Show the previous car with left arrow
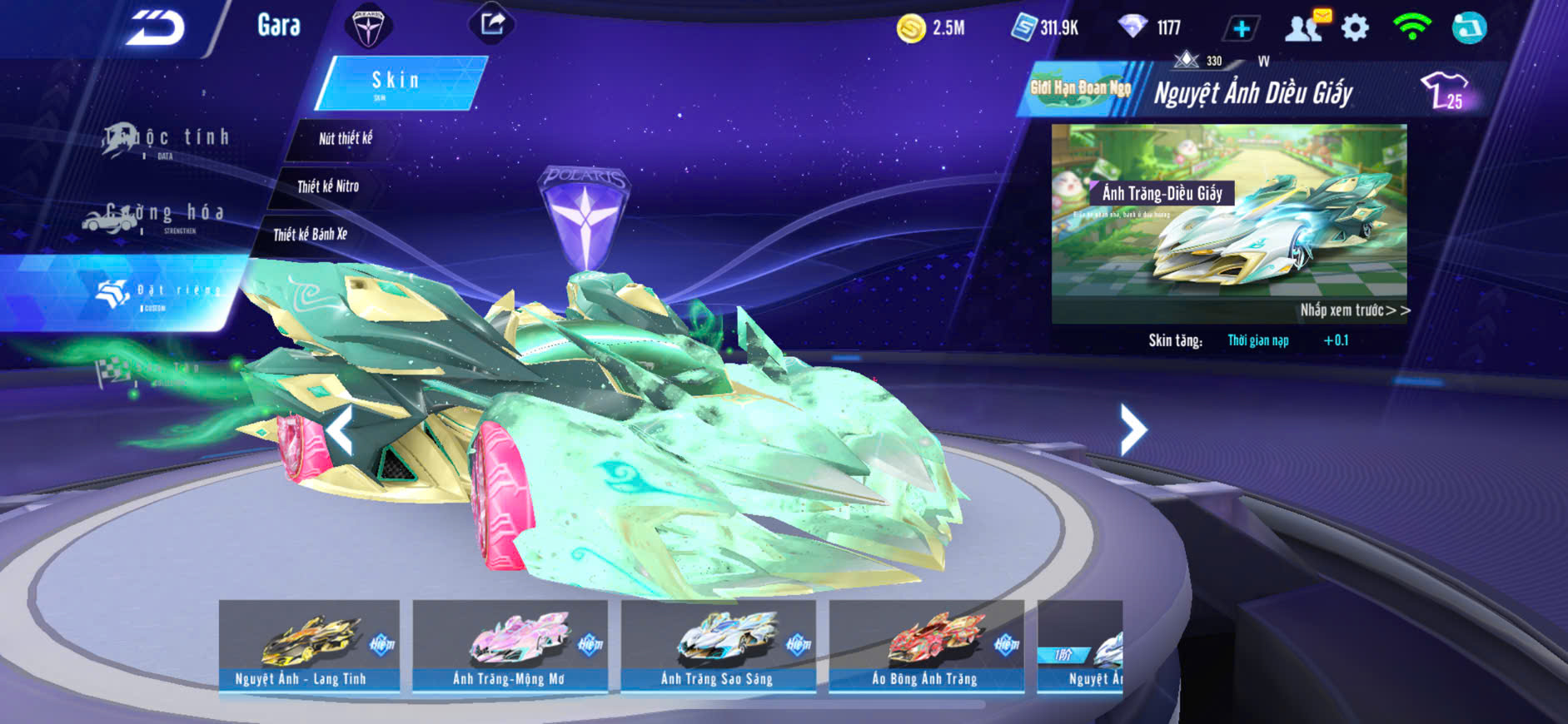 339,429
